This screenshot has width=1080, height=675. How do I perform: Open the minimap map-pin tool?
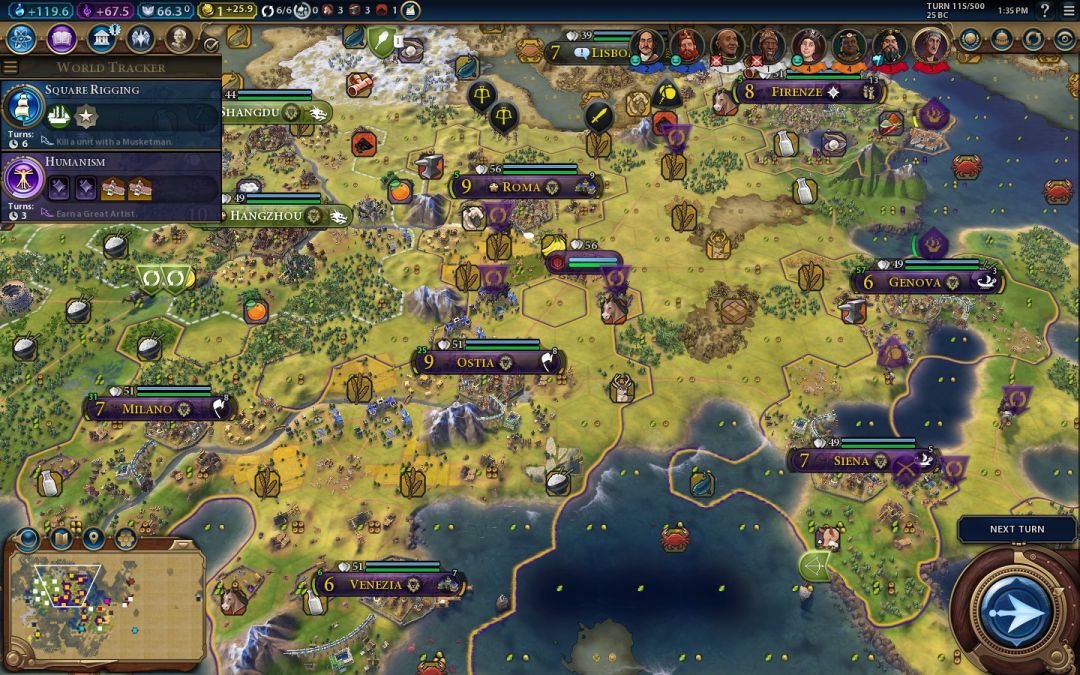(93, 539)
